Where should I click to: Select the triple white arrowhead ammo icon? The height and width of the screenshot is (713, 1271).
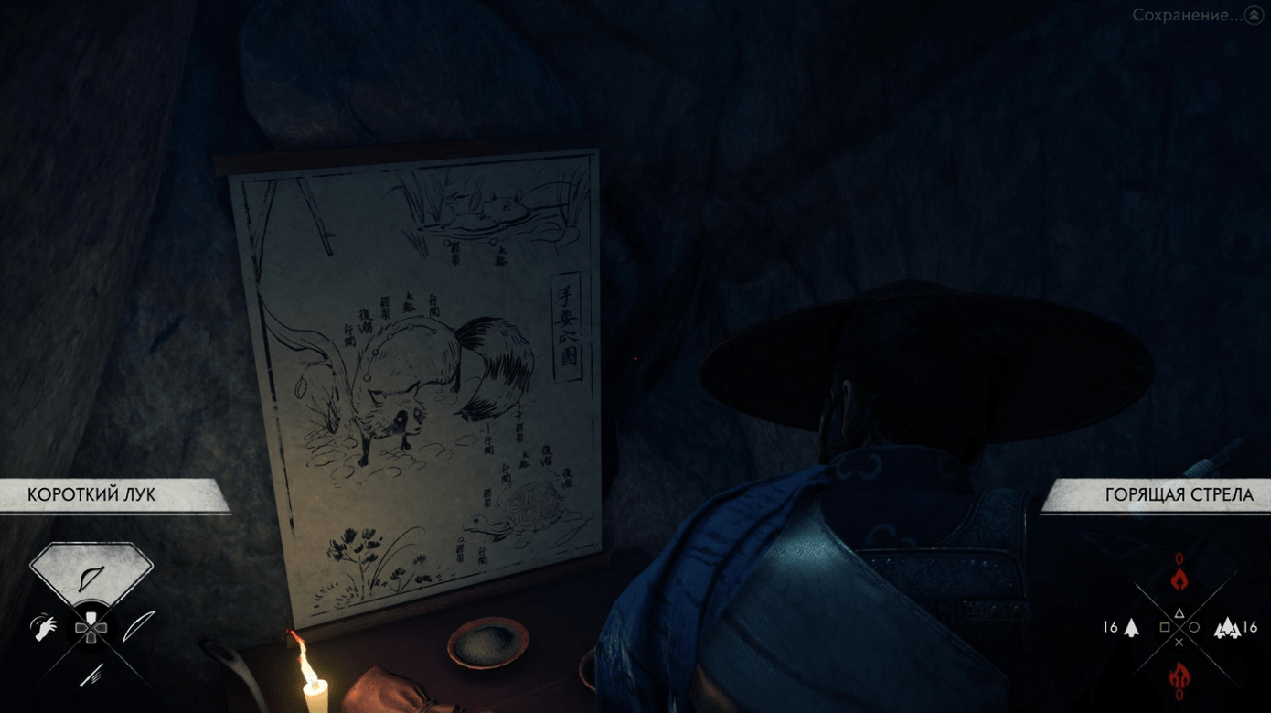[x=1225, y=628]
